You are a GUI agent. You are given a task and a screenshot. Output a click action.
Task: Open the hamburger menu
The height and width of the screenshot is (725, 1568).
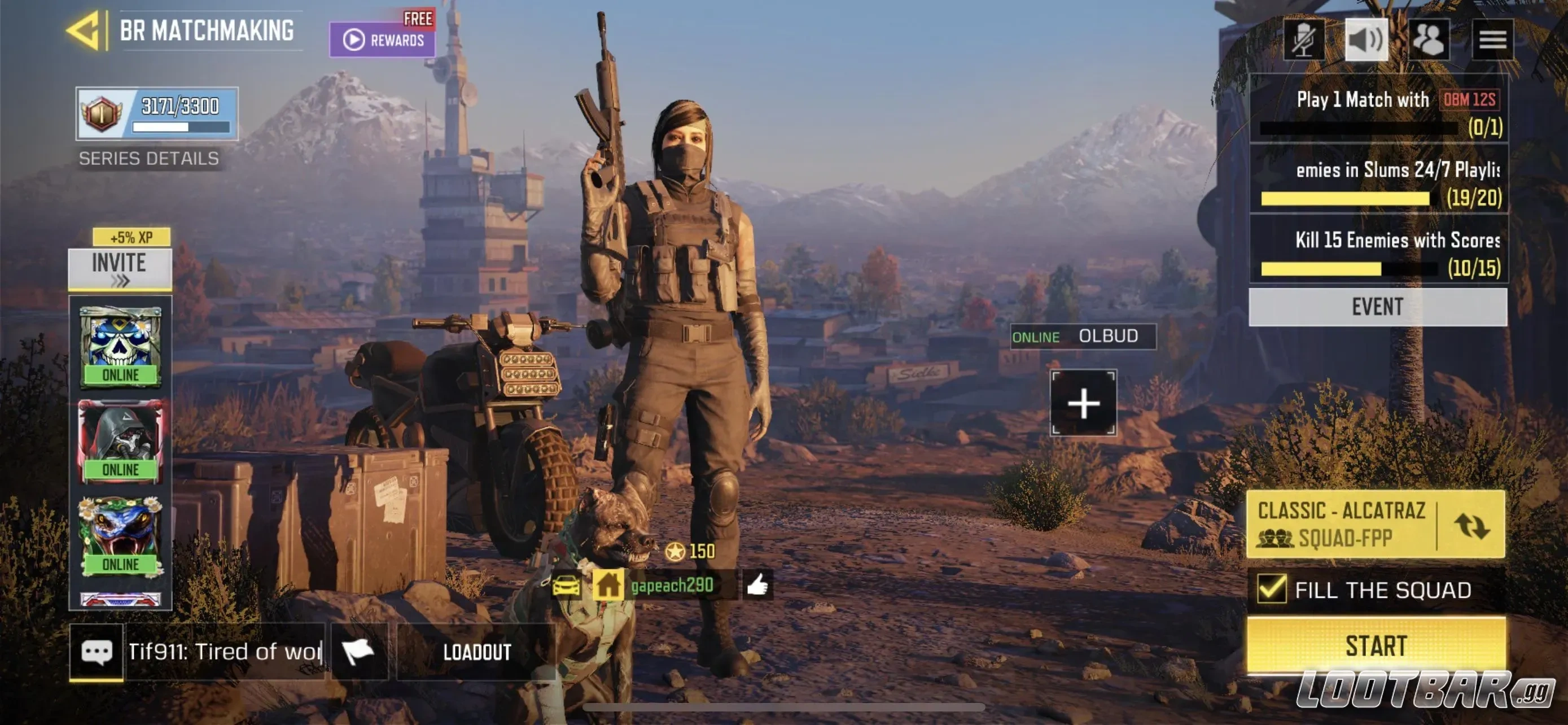pos(1492,40)
